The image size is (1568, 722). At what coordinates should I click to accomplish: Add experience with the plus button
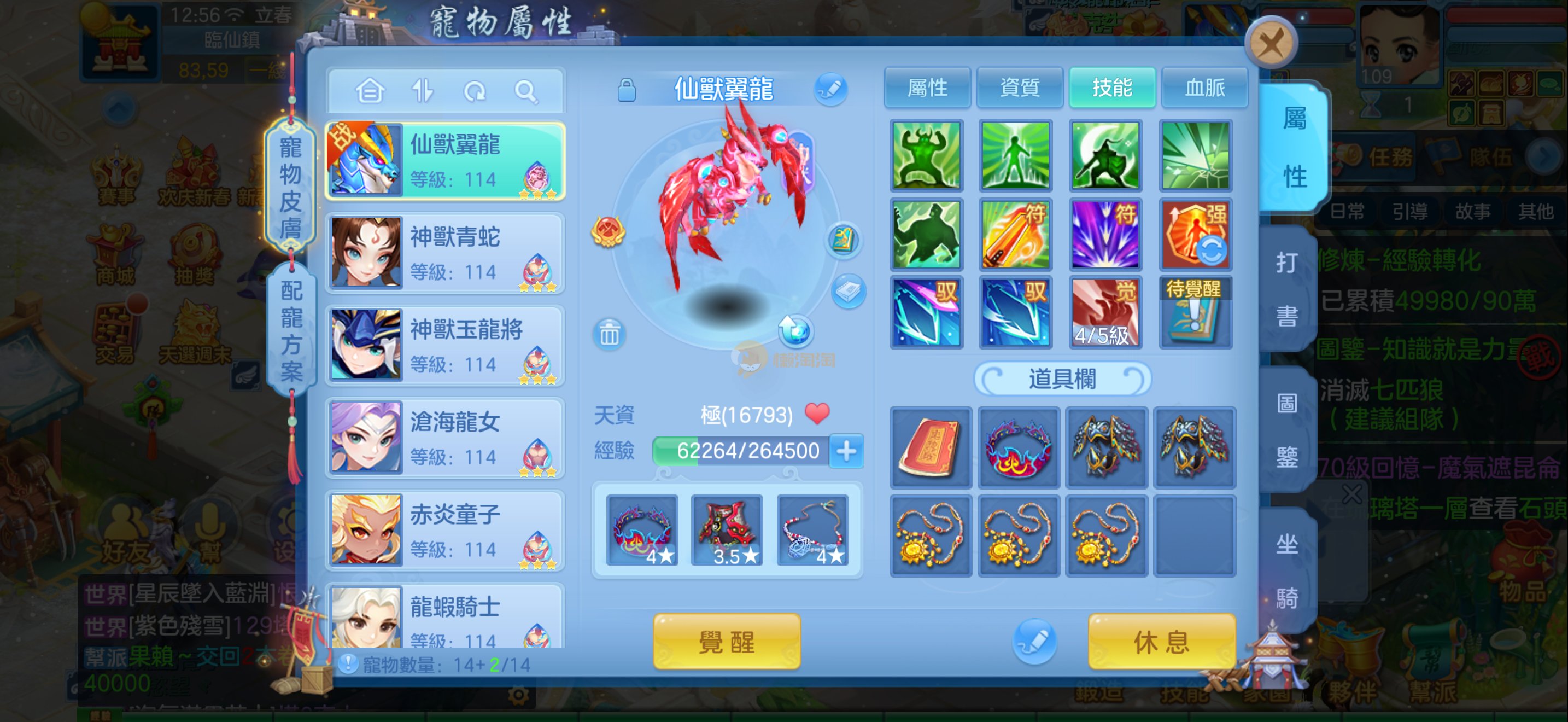(846, 451)
